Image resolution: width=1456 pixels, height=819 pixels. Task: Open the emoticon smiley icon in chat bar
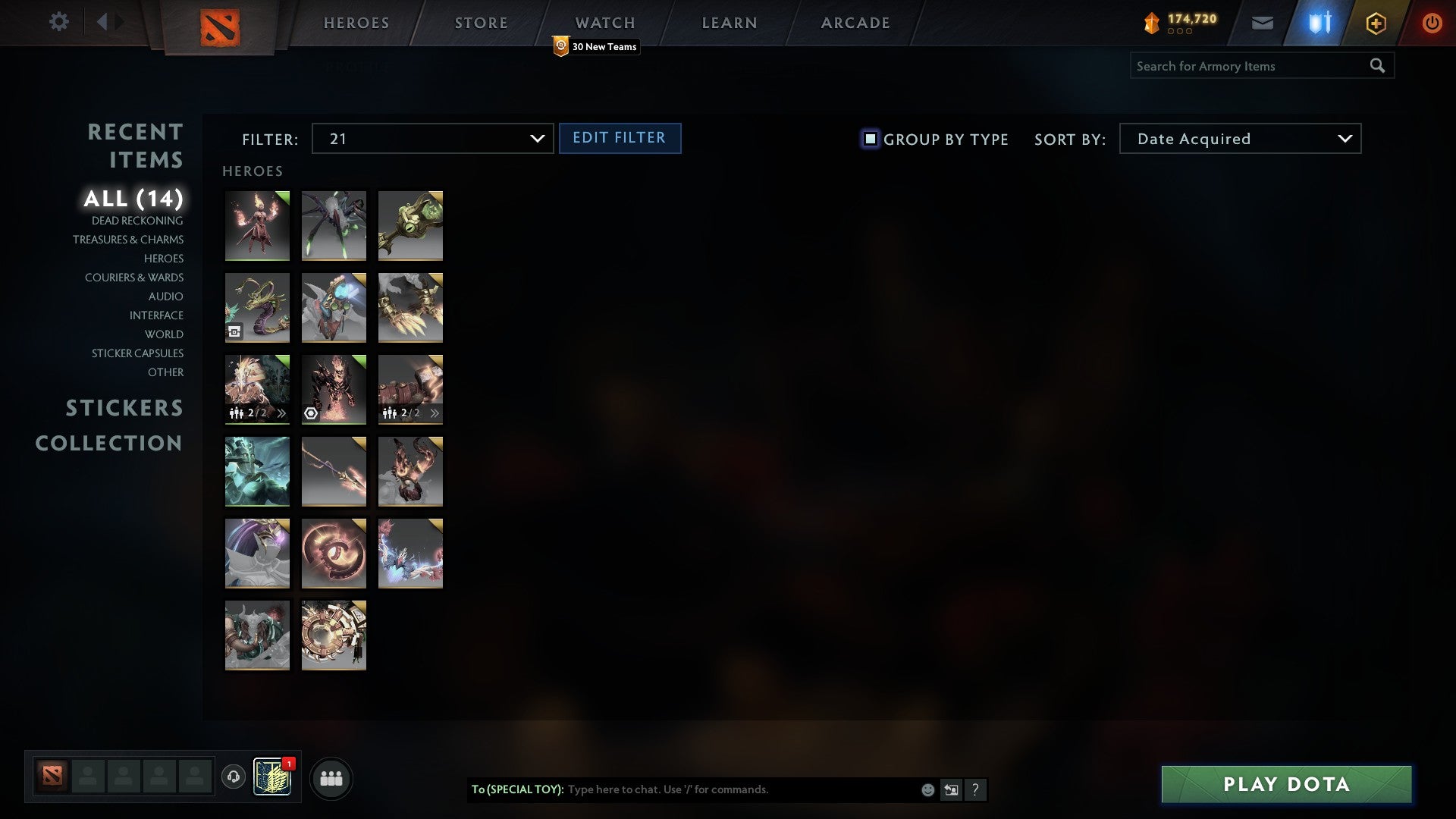(x=927, y=789)
